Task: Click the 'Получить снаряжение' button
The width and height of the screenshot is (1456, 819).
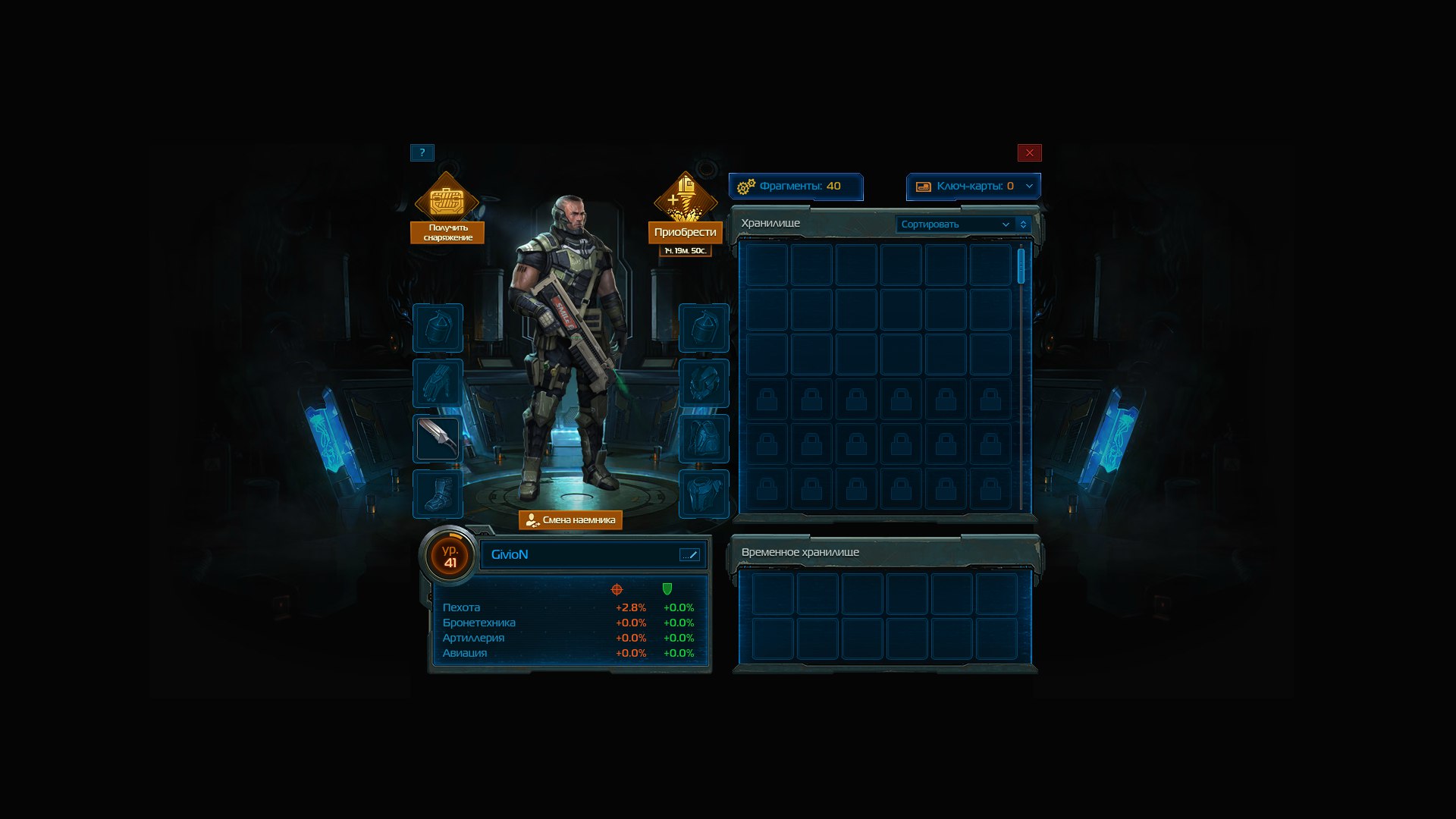Action: pyautogui.click(x=447, y=232)
